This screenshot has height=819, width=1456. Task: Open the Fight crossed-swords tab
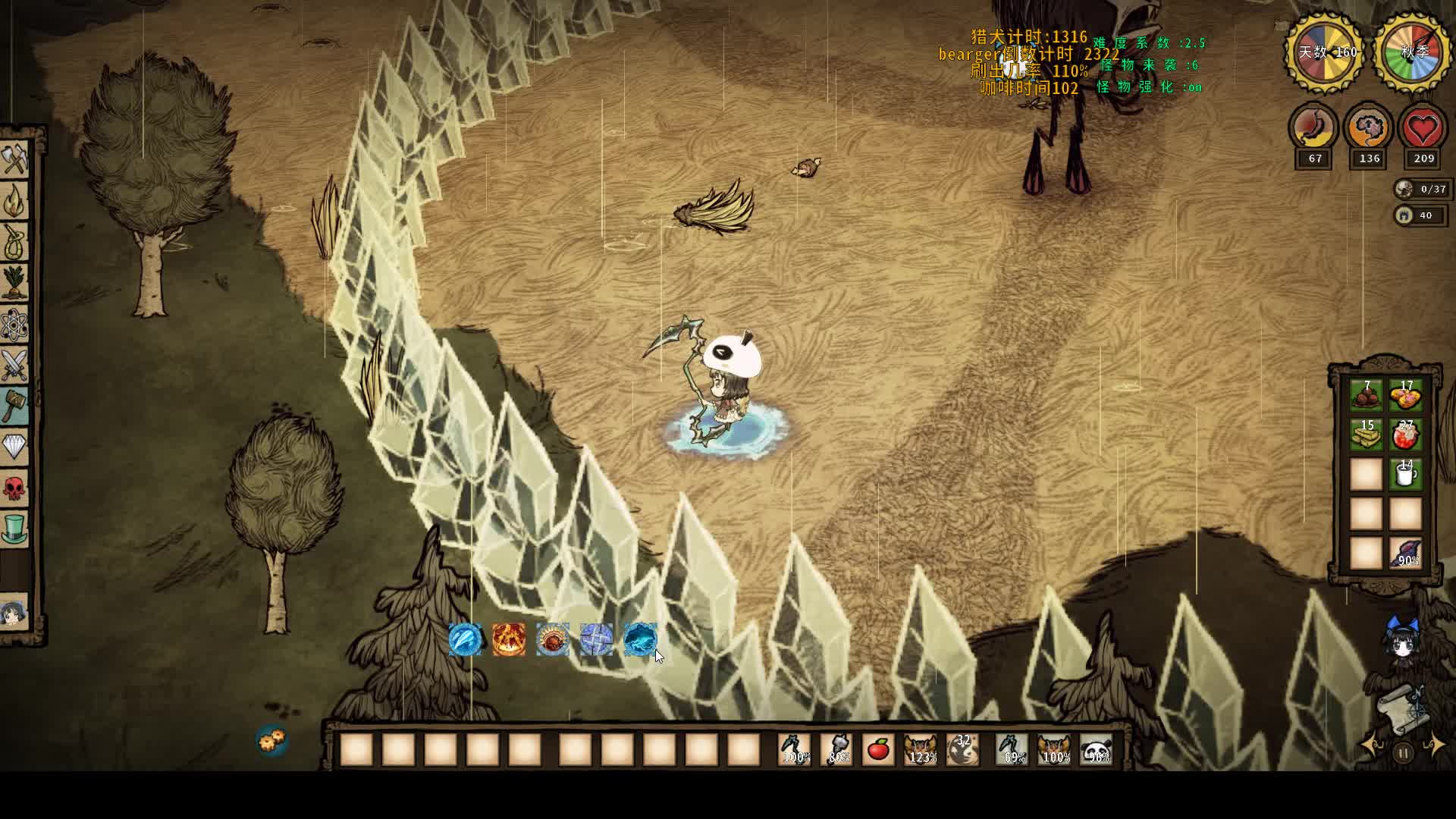click(x=14, y=366)
